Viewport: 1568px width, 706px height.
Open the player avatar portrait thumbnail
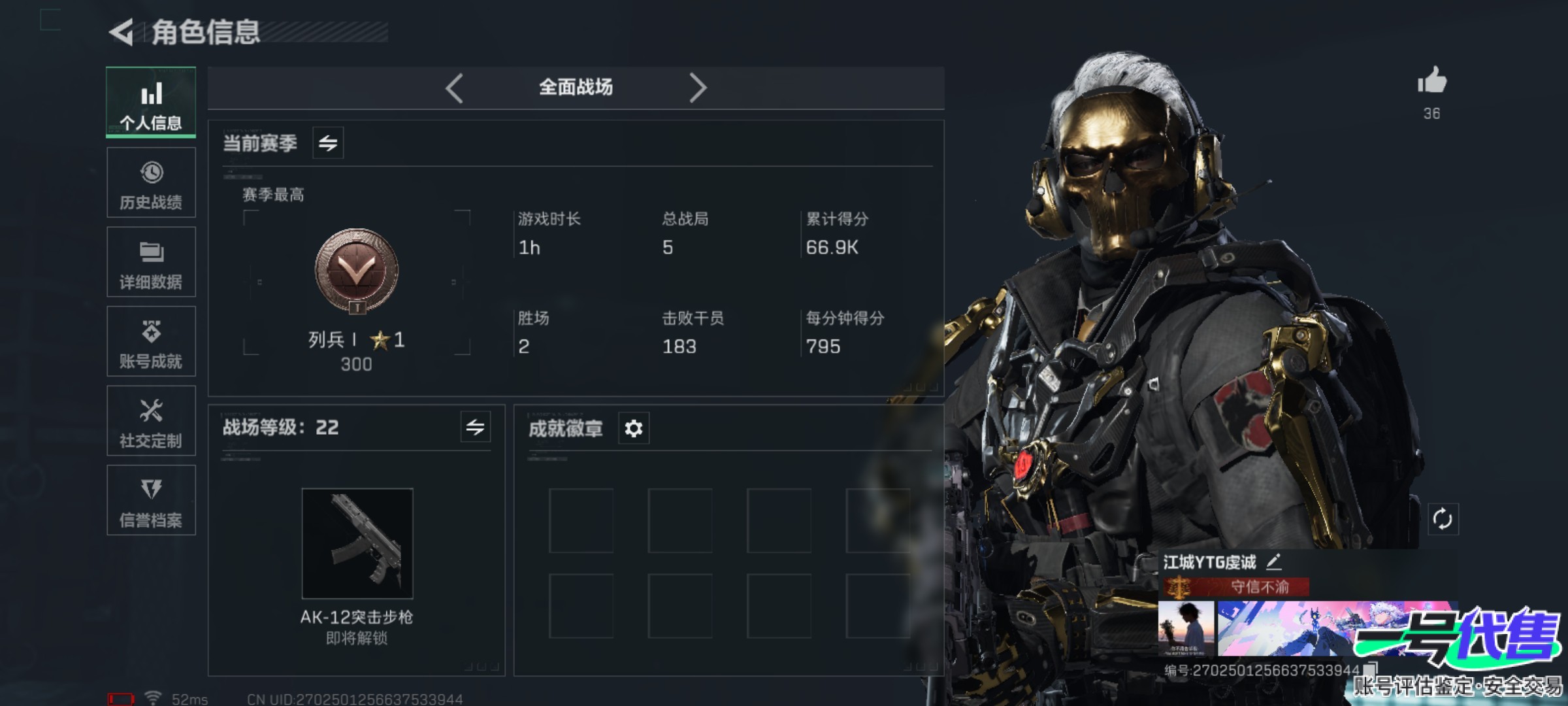pos(1186,629)
